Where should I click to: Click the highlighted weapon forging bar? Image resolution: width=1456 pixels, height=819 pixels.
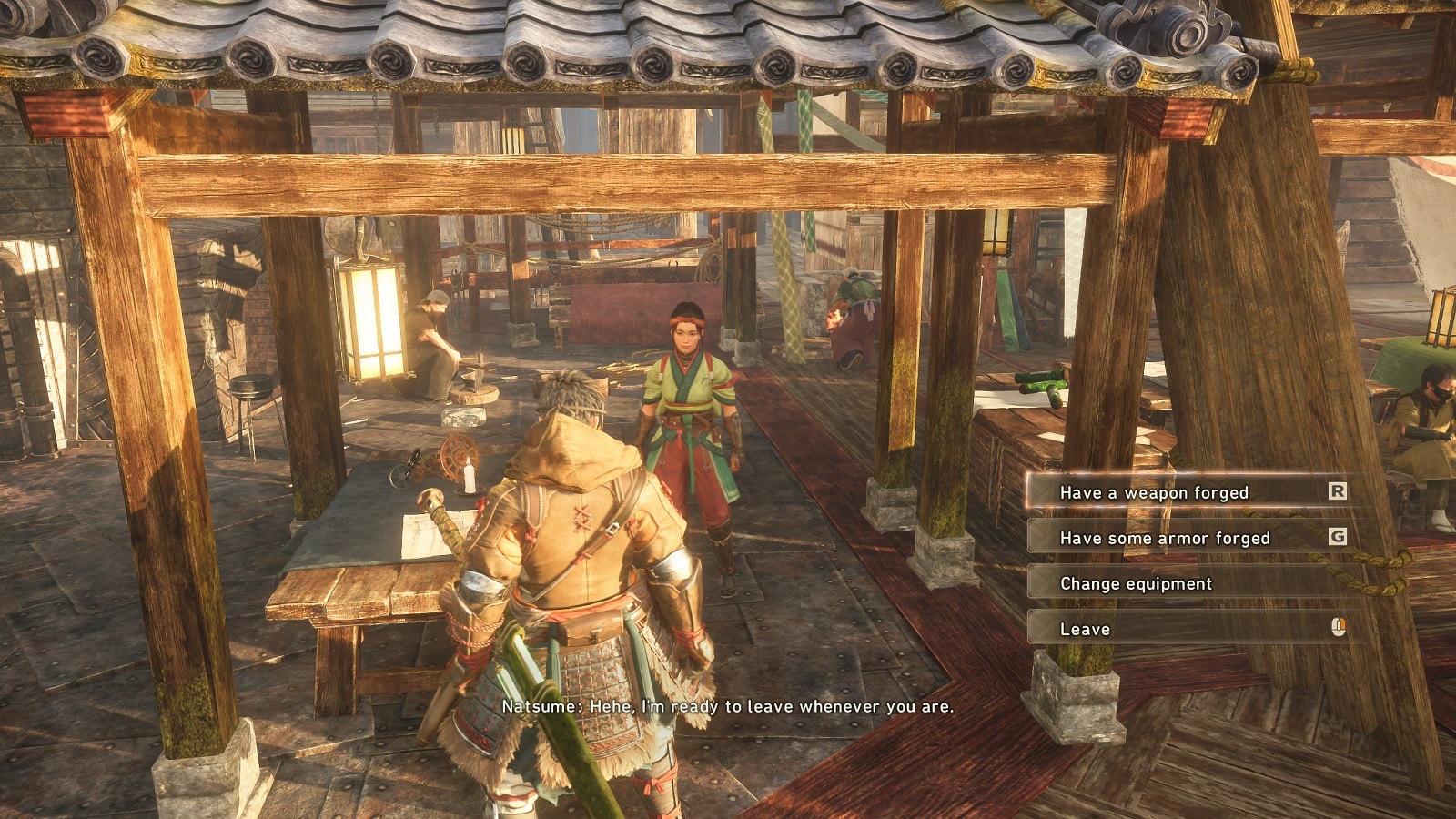tap(1183, 491)
